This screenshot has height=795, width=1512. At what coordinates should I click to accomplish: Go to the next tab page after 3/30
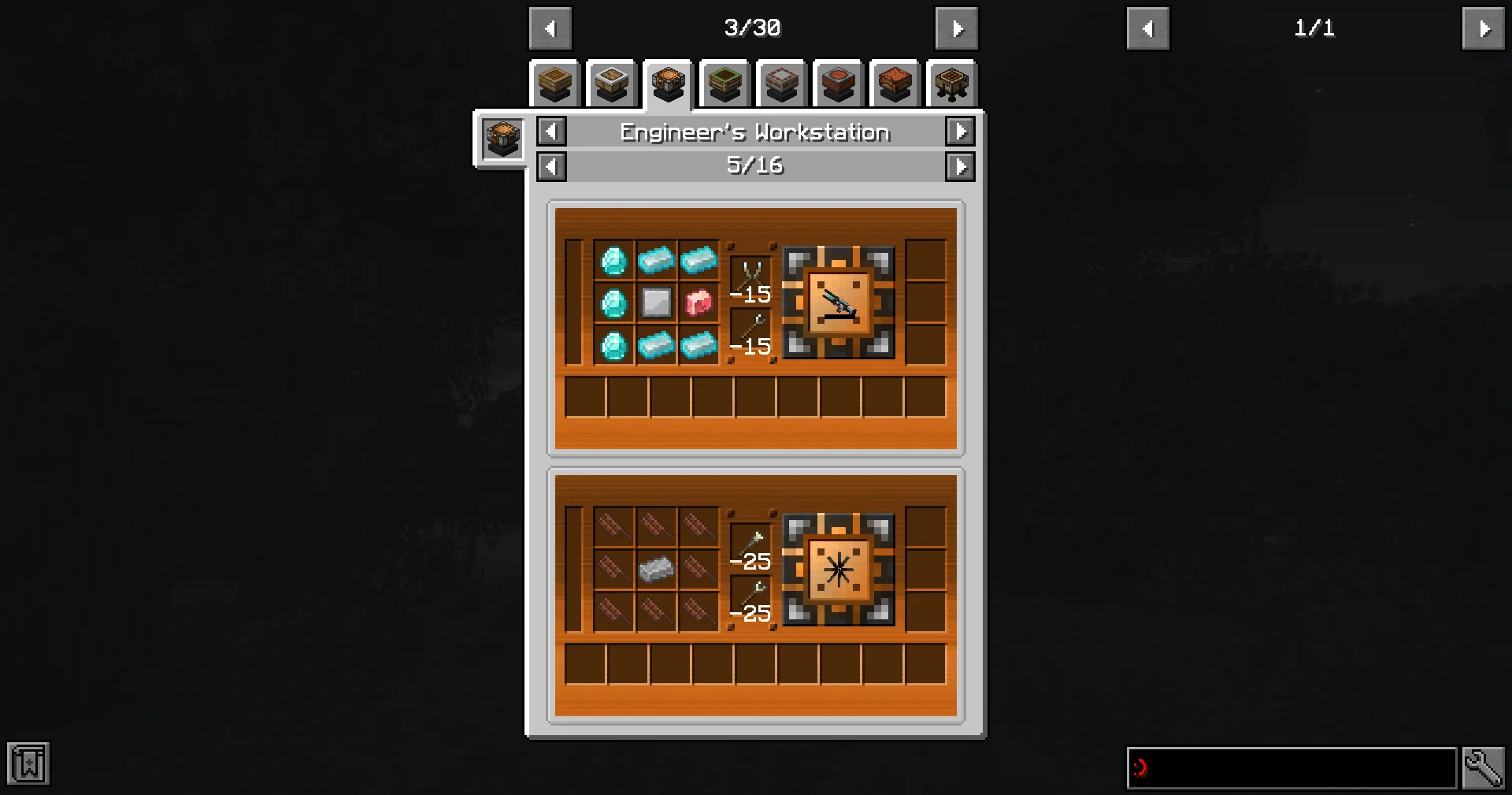click(956, 29)
